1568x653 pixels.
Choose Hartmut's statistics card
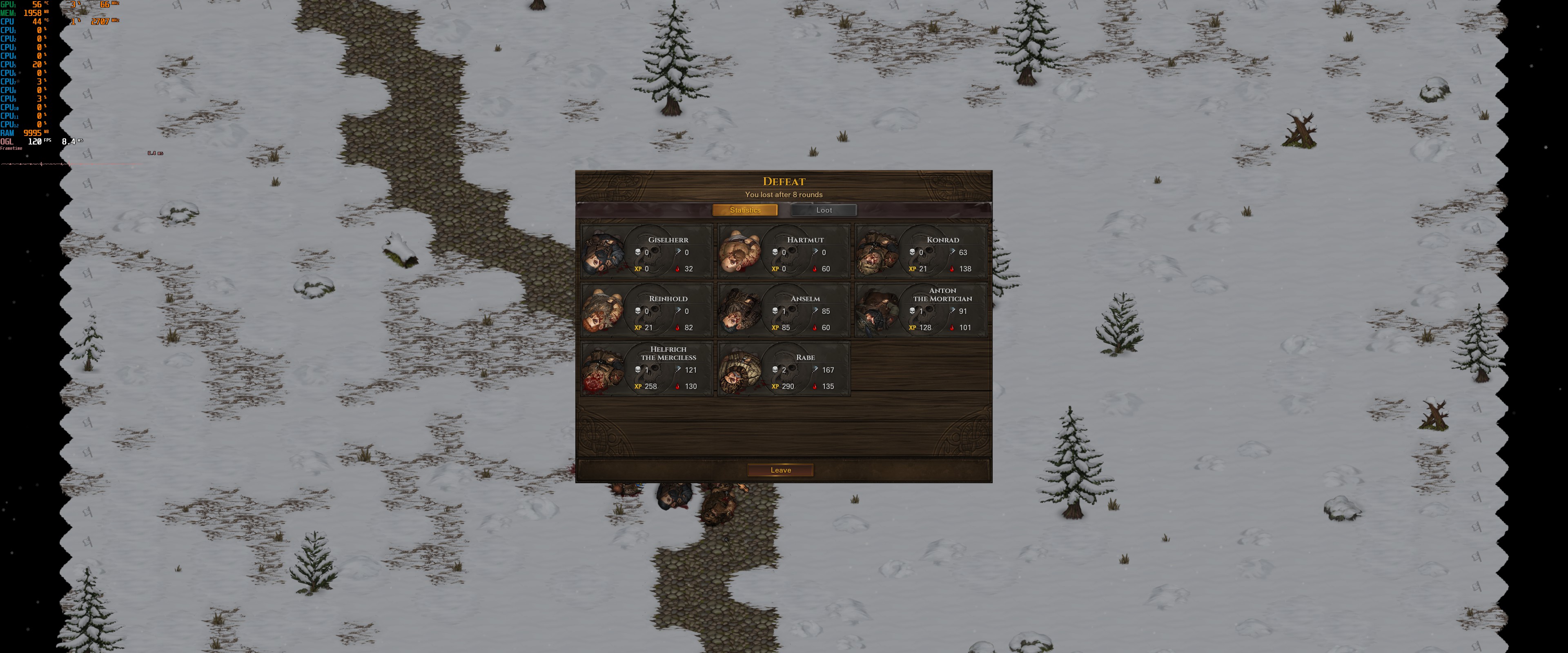[784, 252]
